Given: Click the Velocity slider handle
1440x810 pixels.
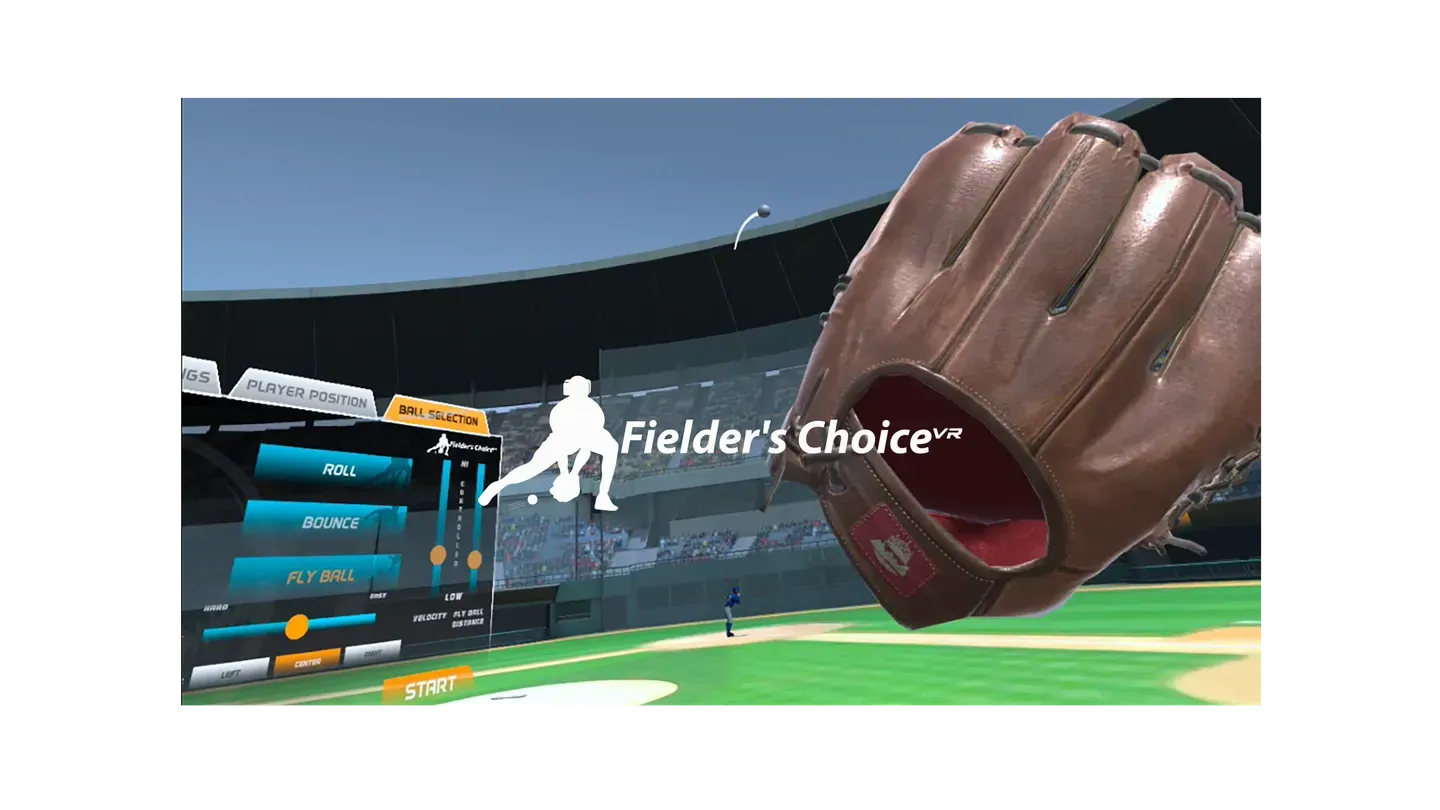Looking at the screenshot, I should coord(438,556).
